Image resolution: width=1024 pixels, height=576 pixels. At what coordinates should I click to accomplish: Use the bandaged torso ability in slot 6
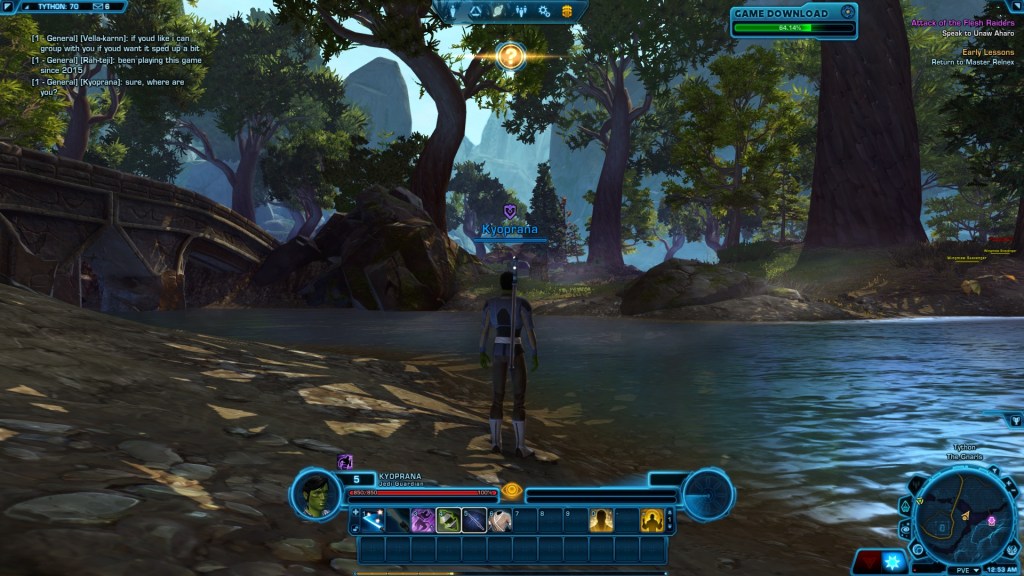point(500,520)
